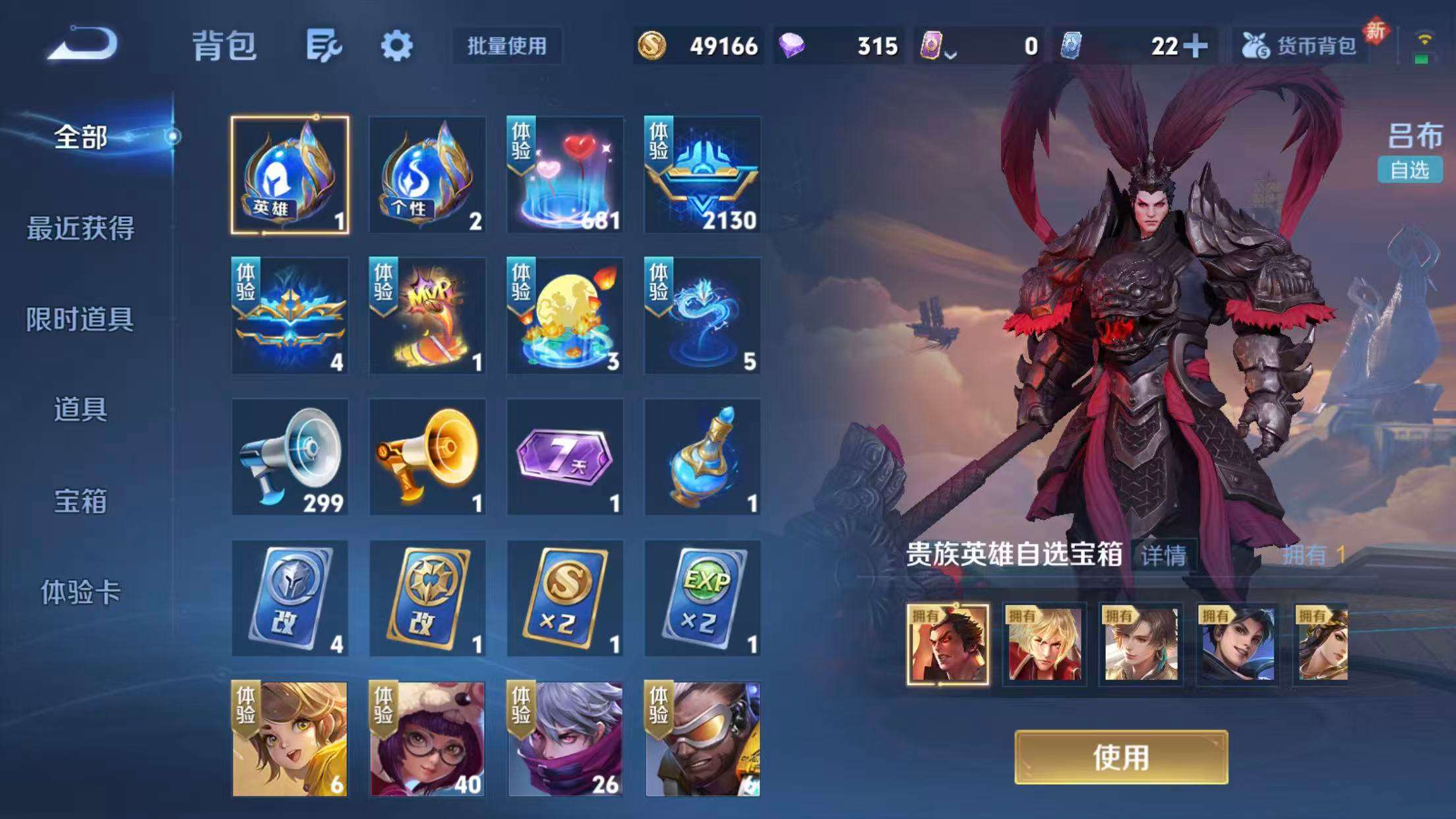Image resolution: width=1456 pixels, height=819 pixels.
Task: Select the second hero portrait in the chest
Action: point(1044,644)
